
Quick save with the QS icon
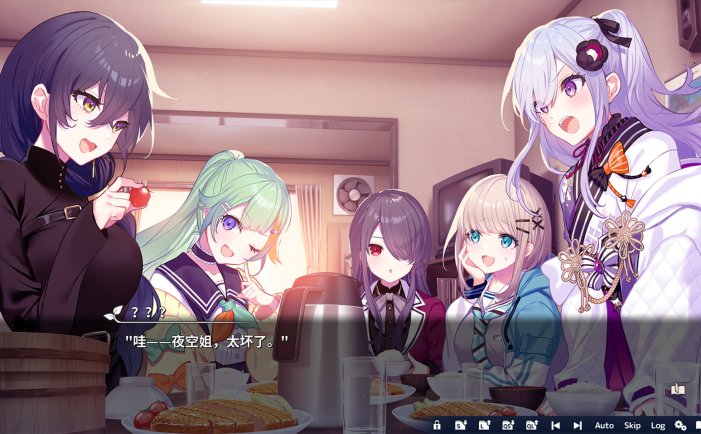point(508,426)
